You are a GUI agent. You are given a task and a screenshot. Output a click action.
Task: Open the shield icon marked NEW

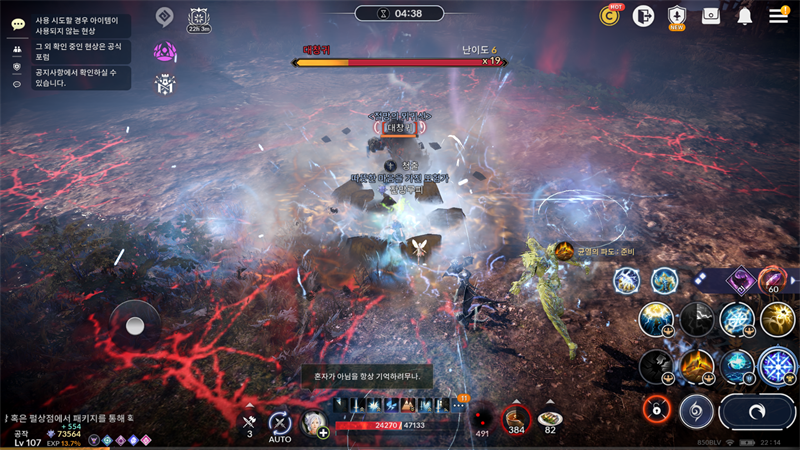click(x=677, y=15)
